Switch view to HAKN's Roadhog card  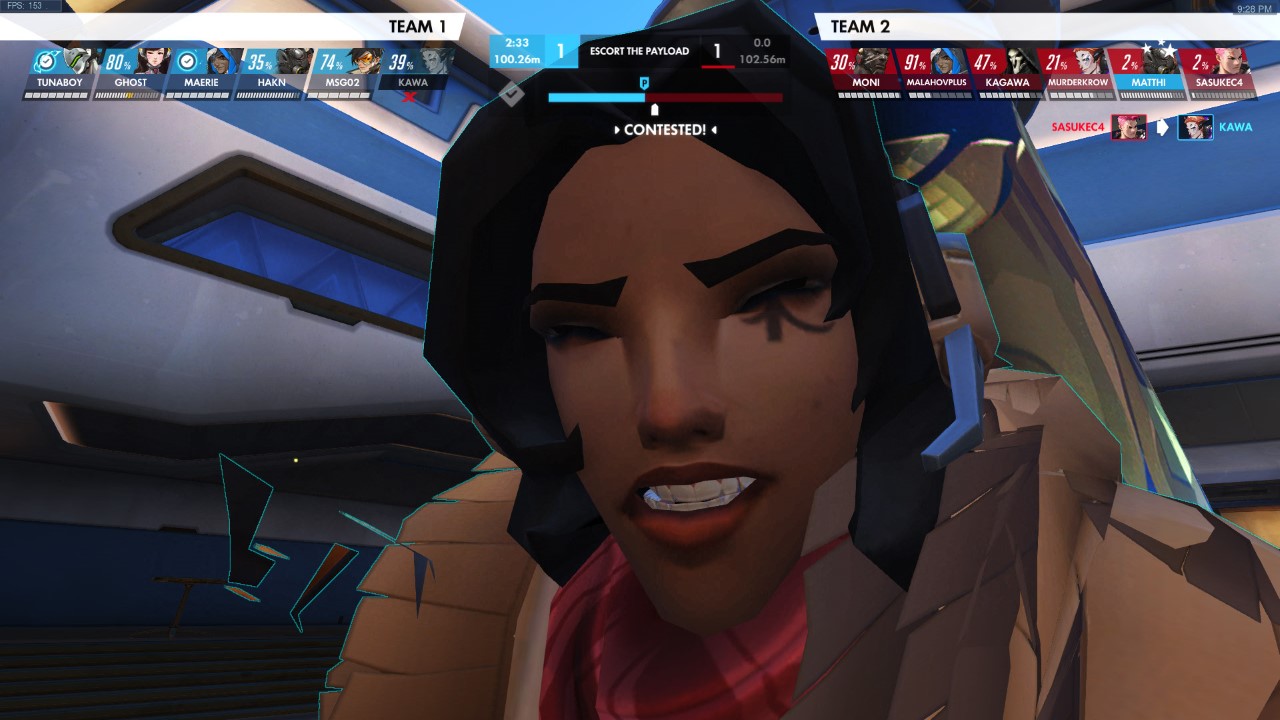point(270,72)
